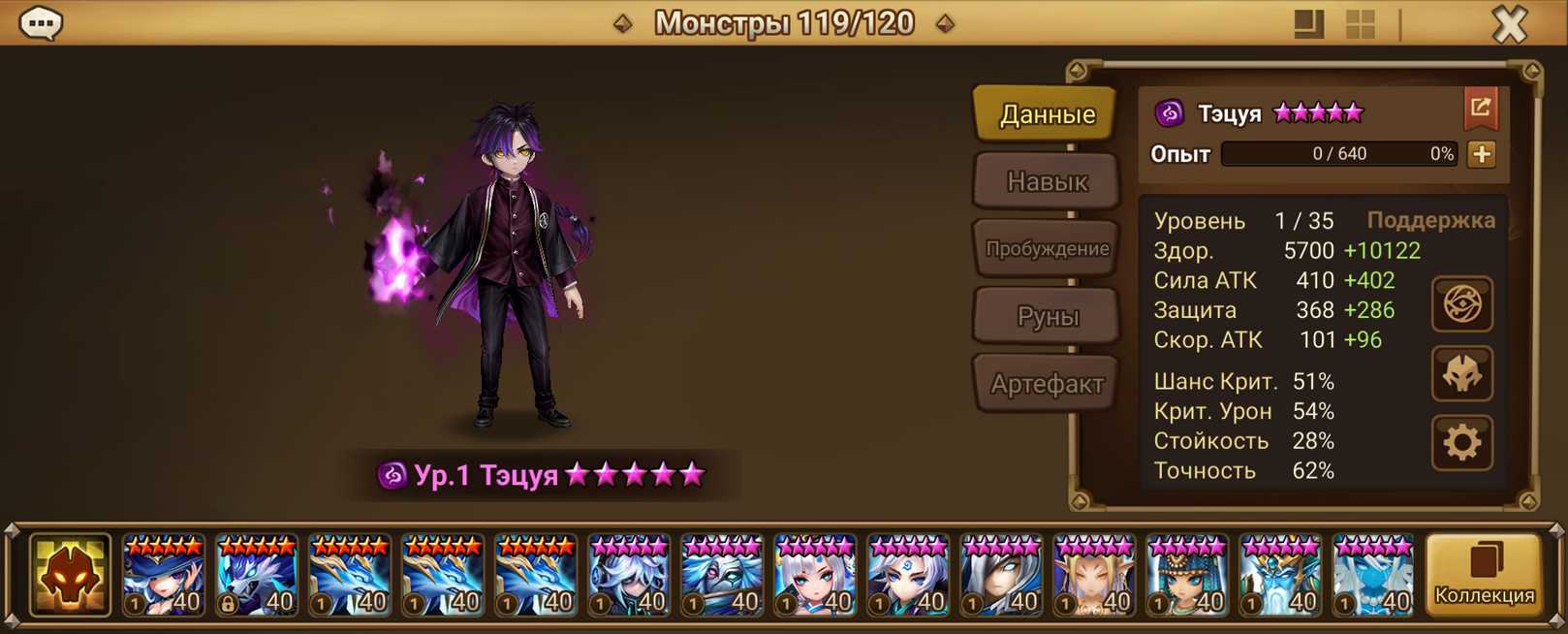Switch to the grid view layout

point(1361,24)
